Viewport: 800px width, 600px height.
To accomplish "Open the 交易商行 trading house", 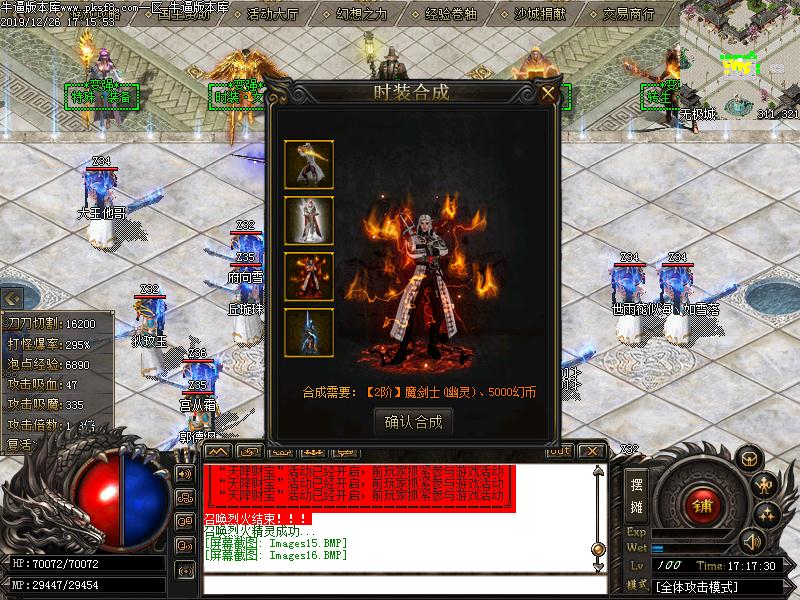I will click(628, 15).
